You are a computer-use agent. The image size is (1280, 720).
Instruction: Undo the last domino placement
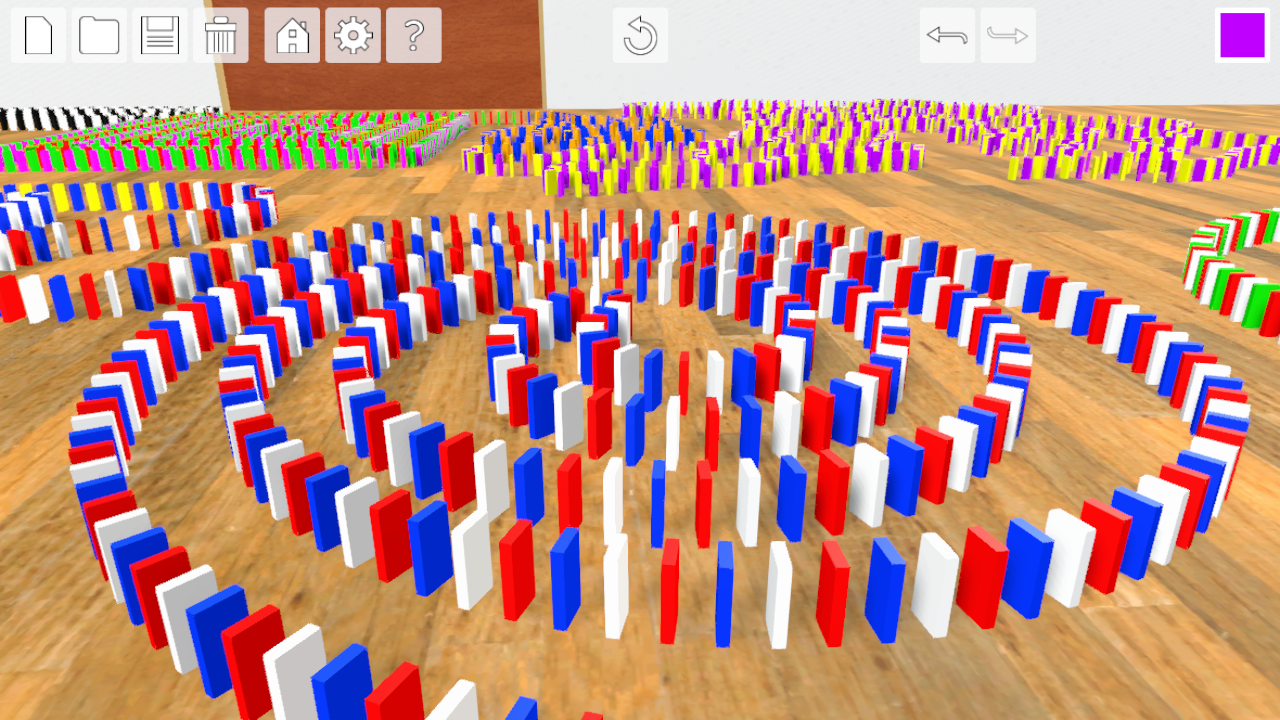click(947, 34)
